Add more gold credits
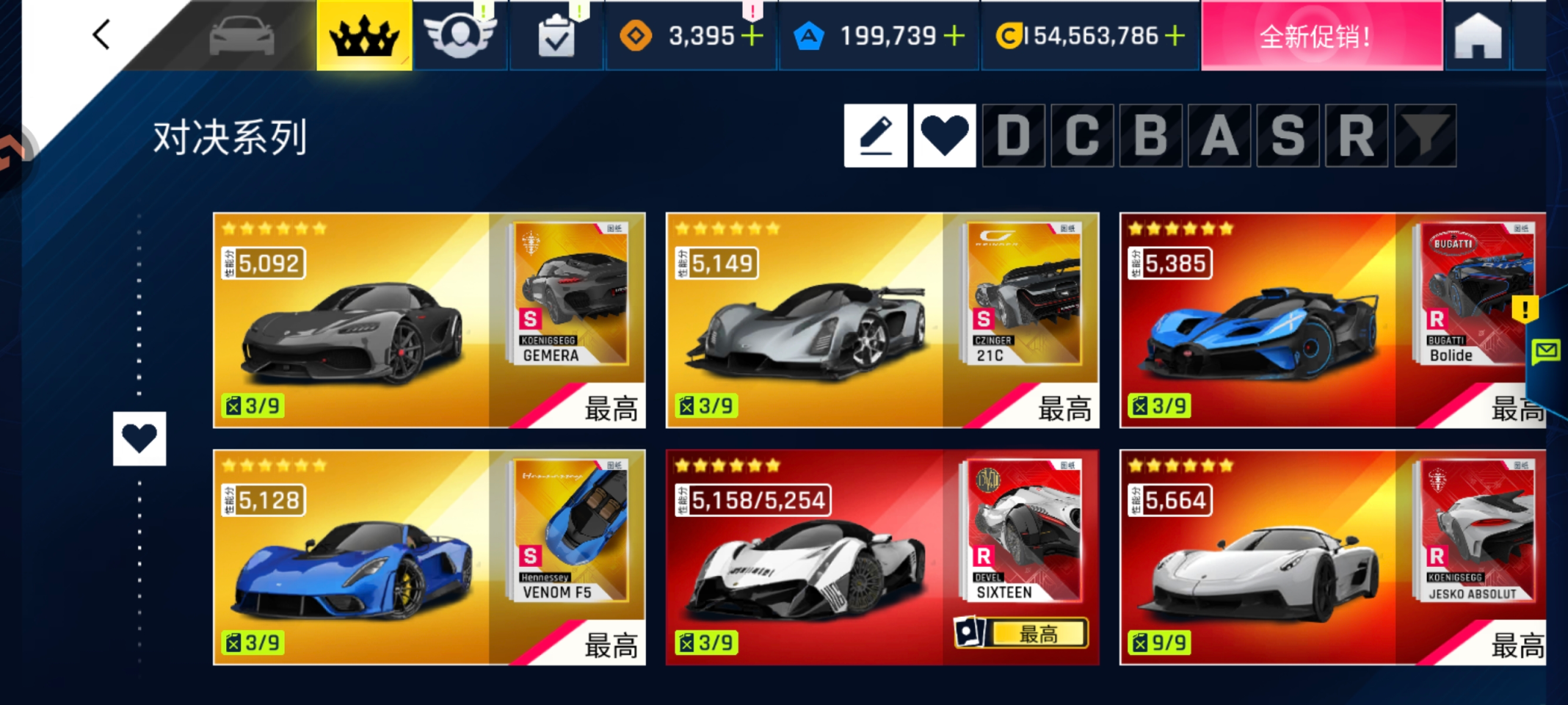 (x=1175, y=35)
